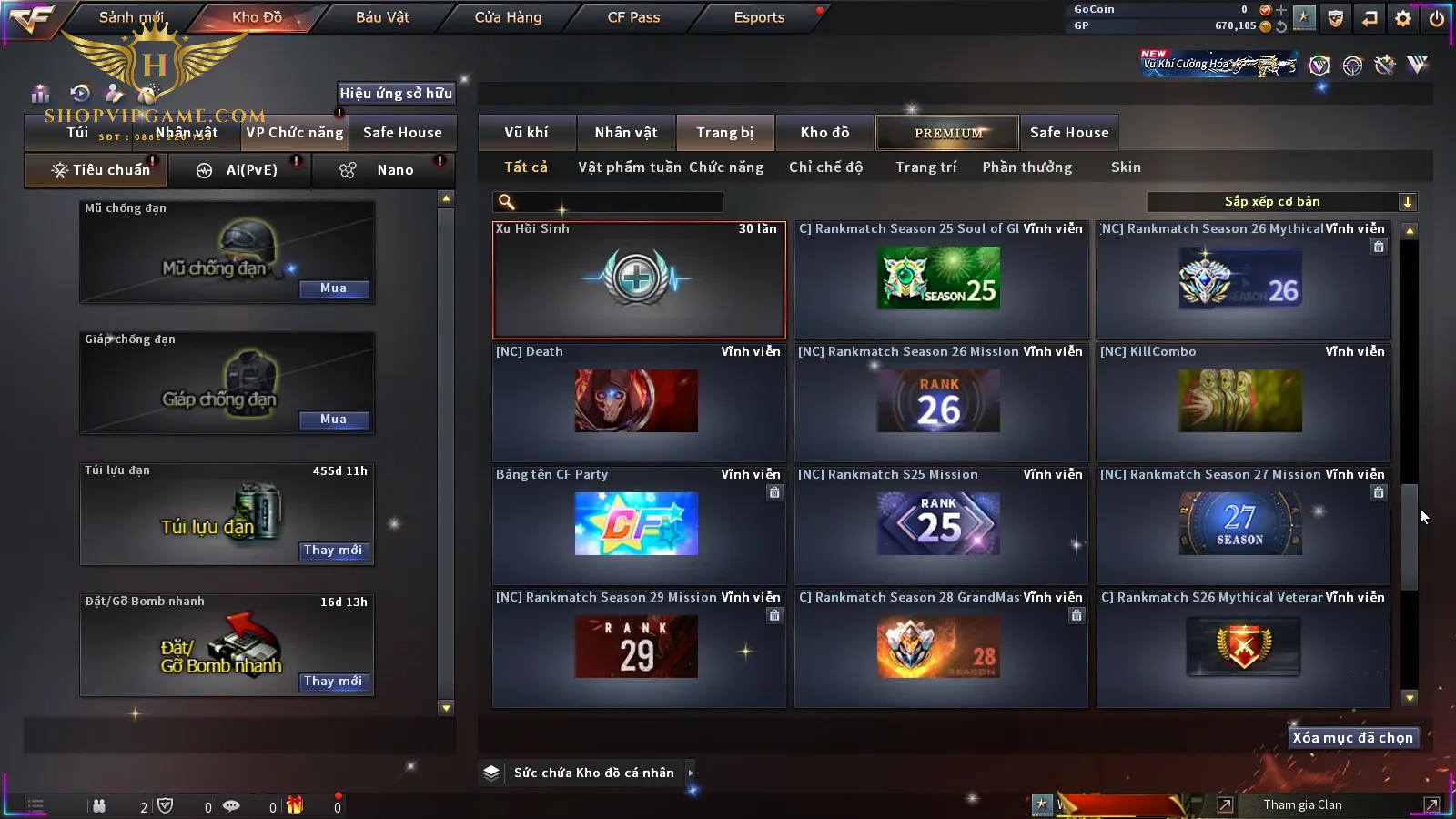Image resolution: width=1456 pixels, height=819 pixels.
Task: Buy the Mũ chống đạn helmet
Action: (x=333, y=288)
